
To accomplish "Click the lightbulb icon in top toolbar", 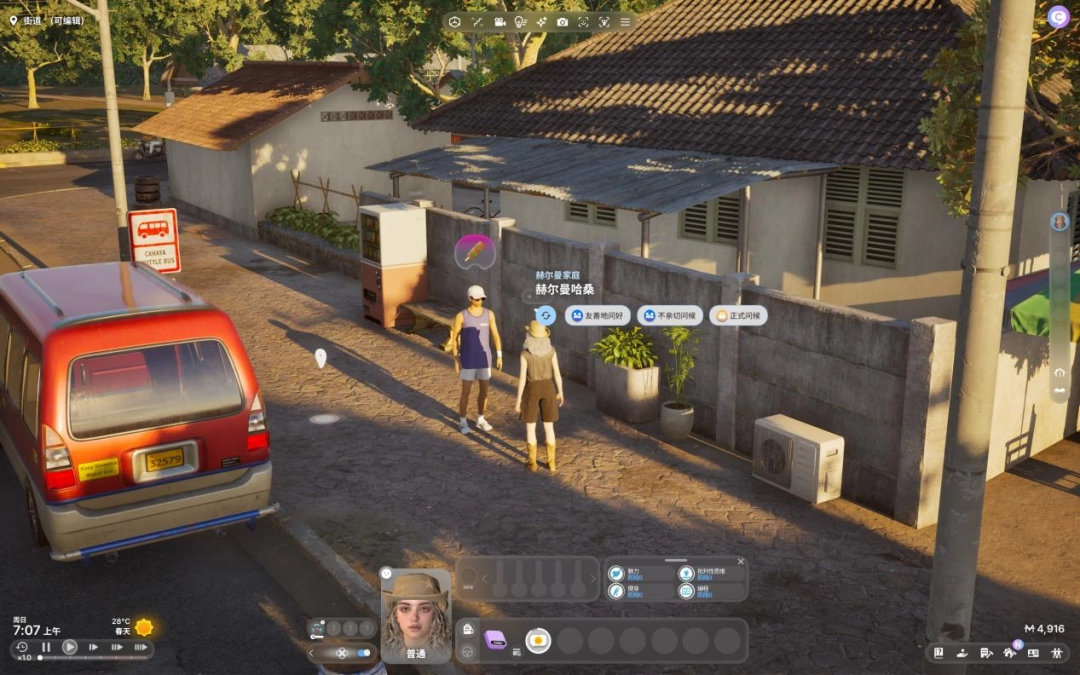I will (x=520, y=22).
